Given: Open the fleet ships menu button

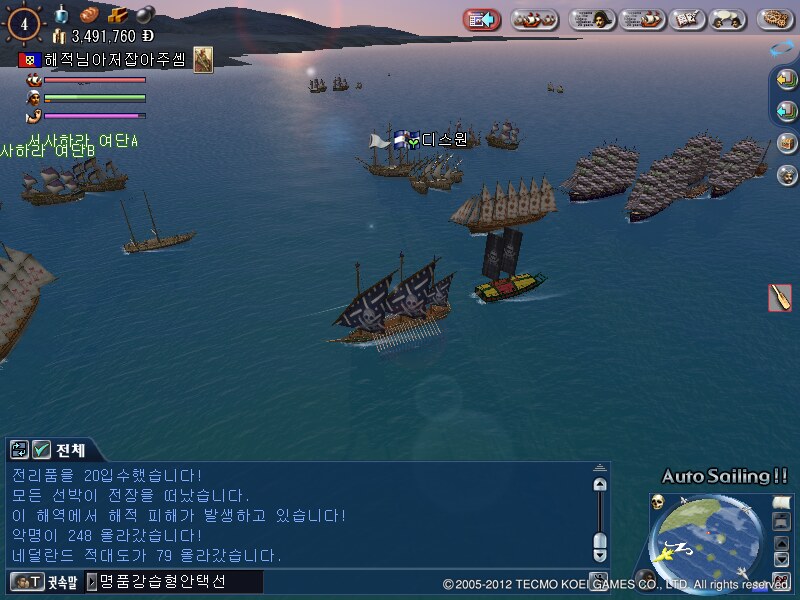Looking at the screenshot, I should point(535,19).
